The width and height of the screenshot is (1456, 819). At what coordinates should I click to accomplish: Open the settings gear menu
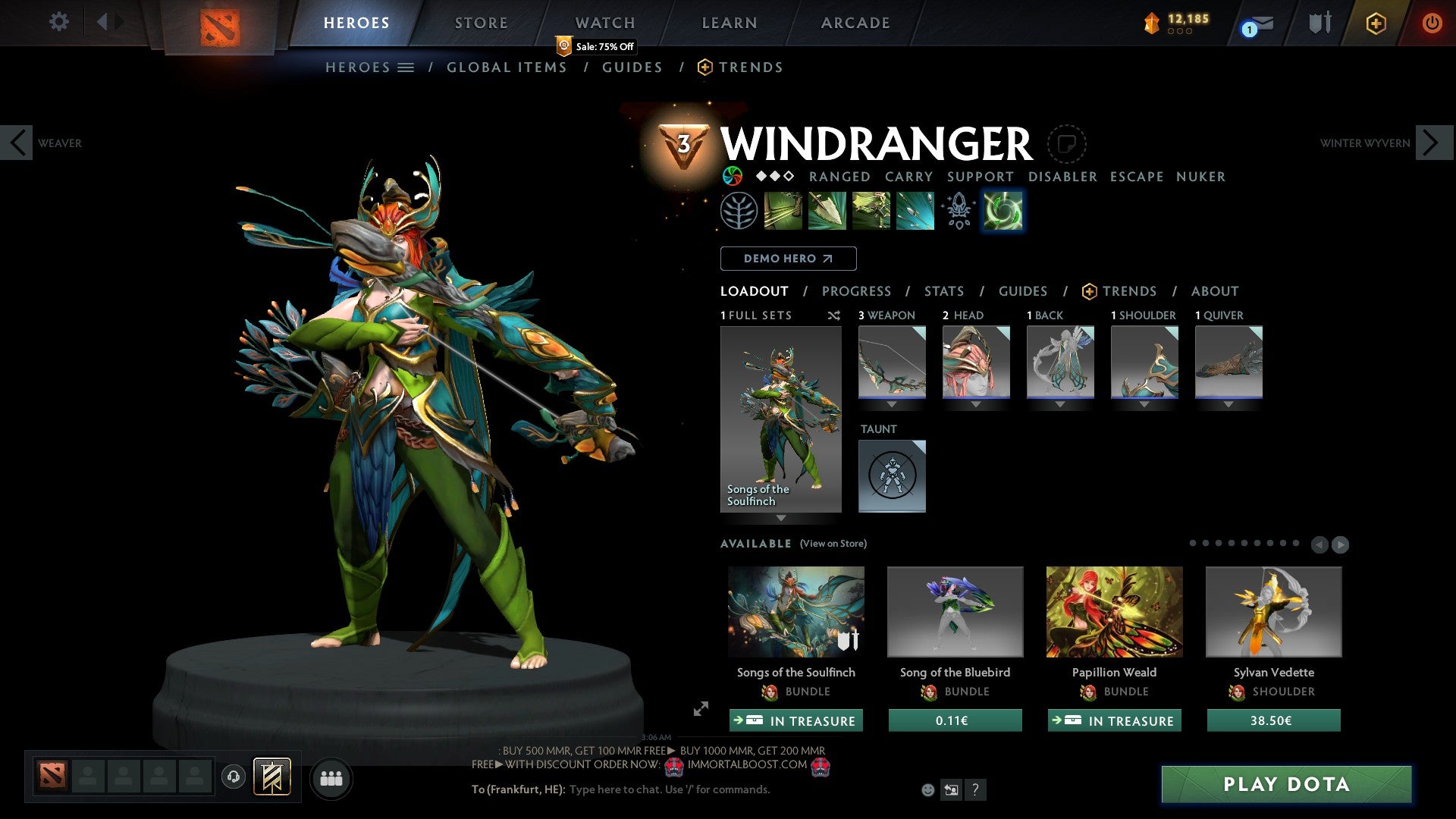coord(58,22)
